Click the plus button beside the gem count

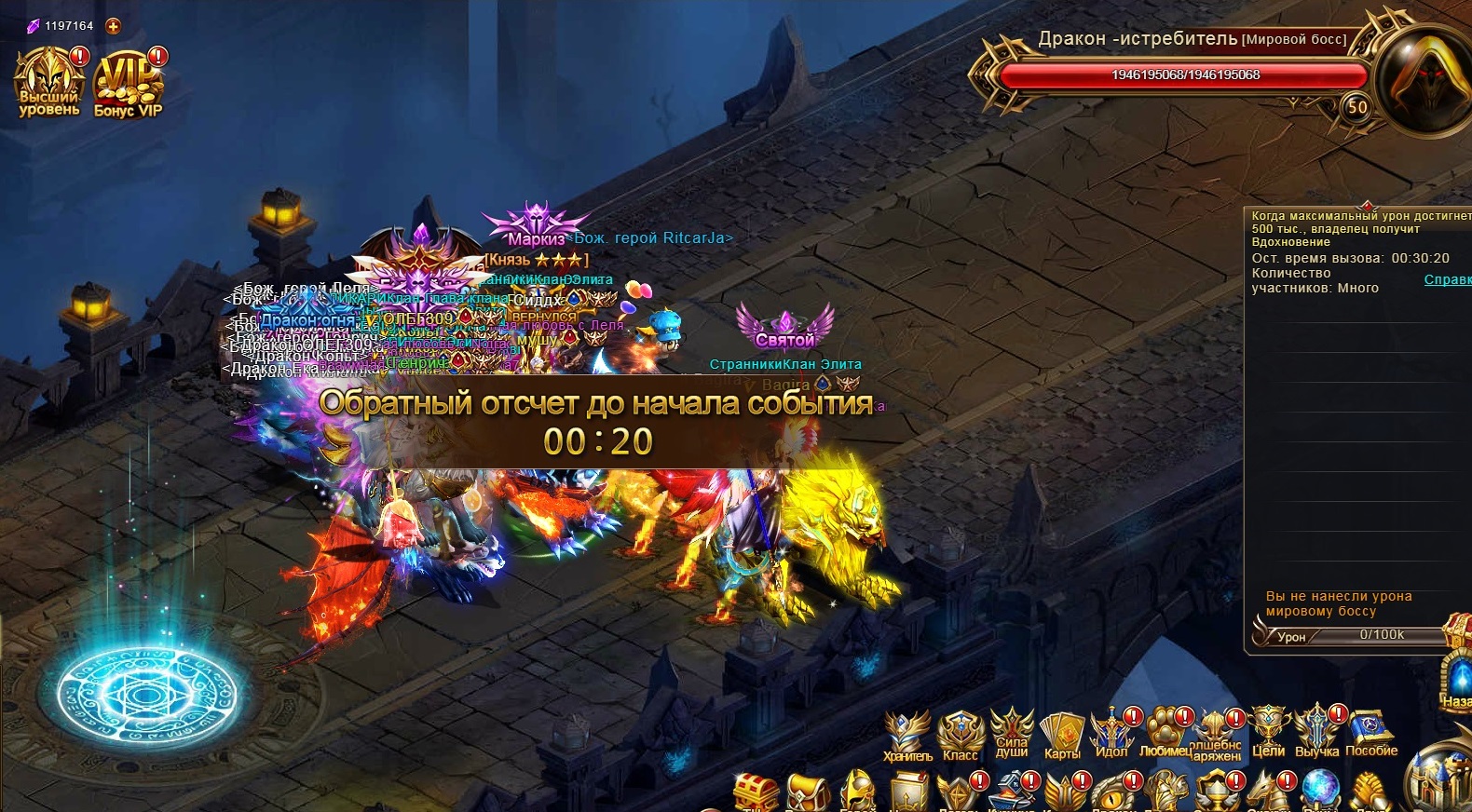coord(113,26)
